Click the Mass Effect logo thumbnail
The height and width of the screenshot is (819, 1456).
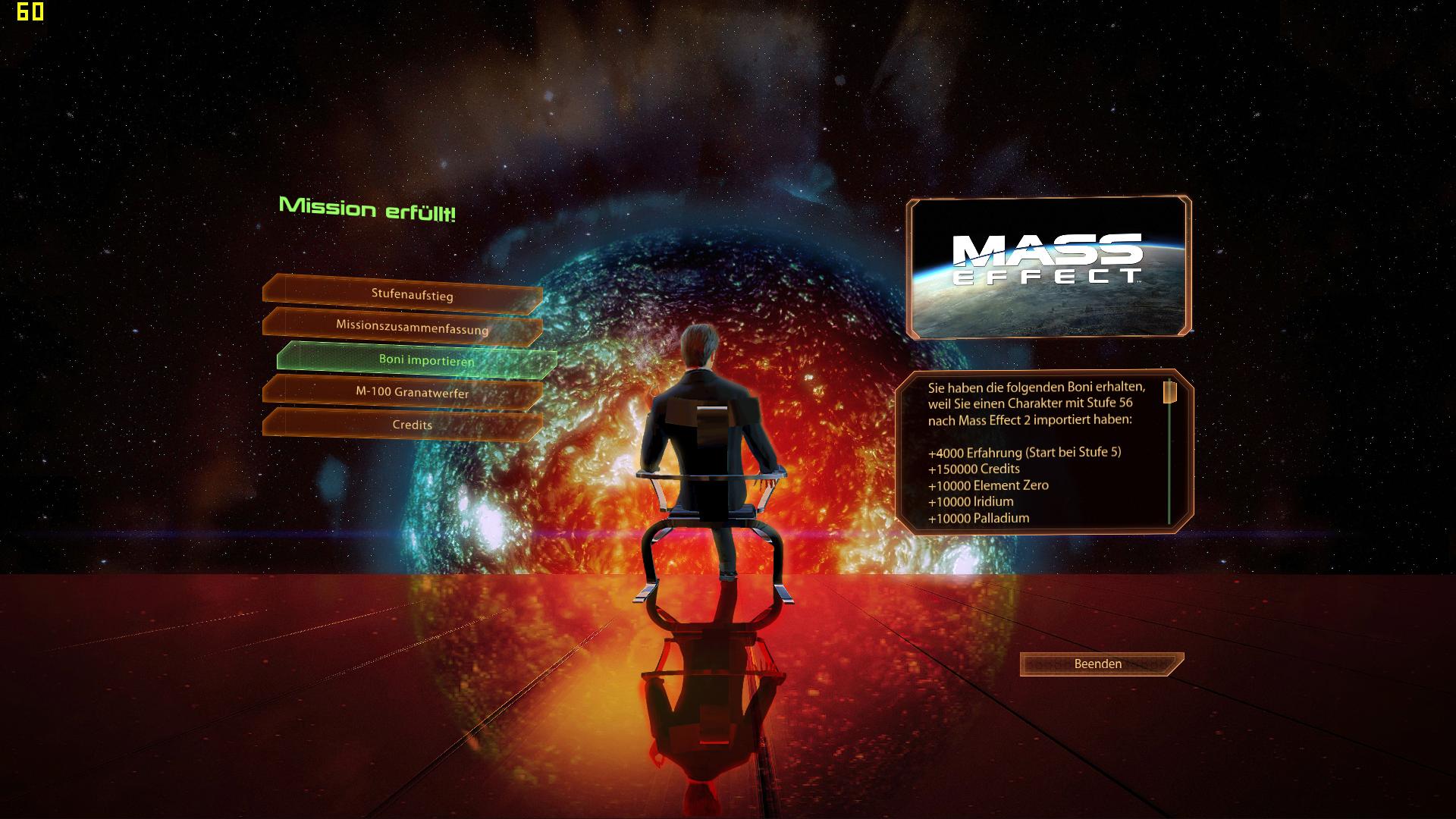[1048, 266]
